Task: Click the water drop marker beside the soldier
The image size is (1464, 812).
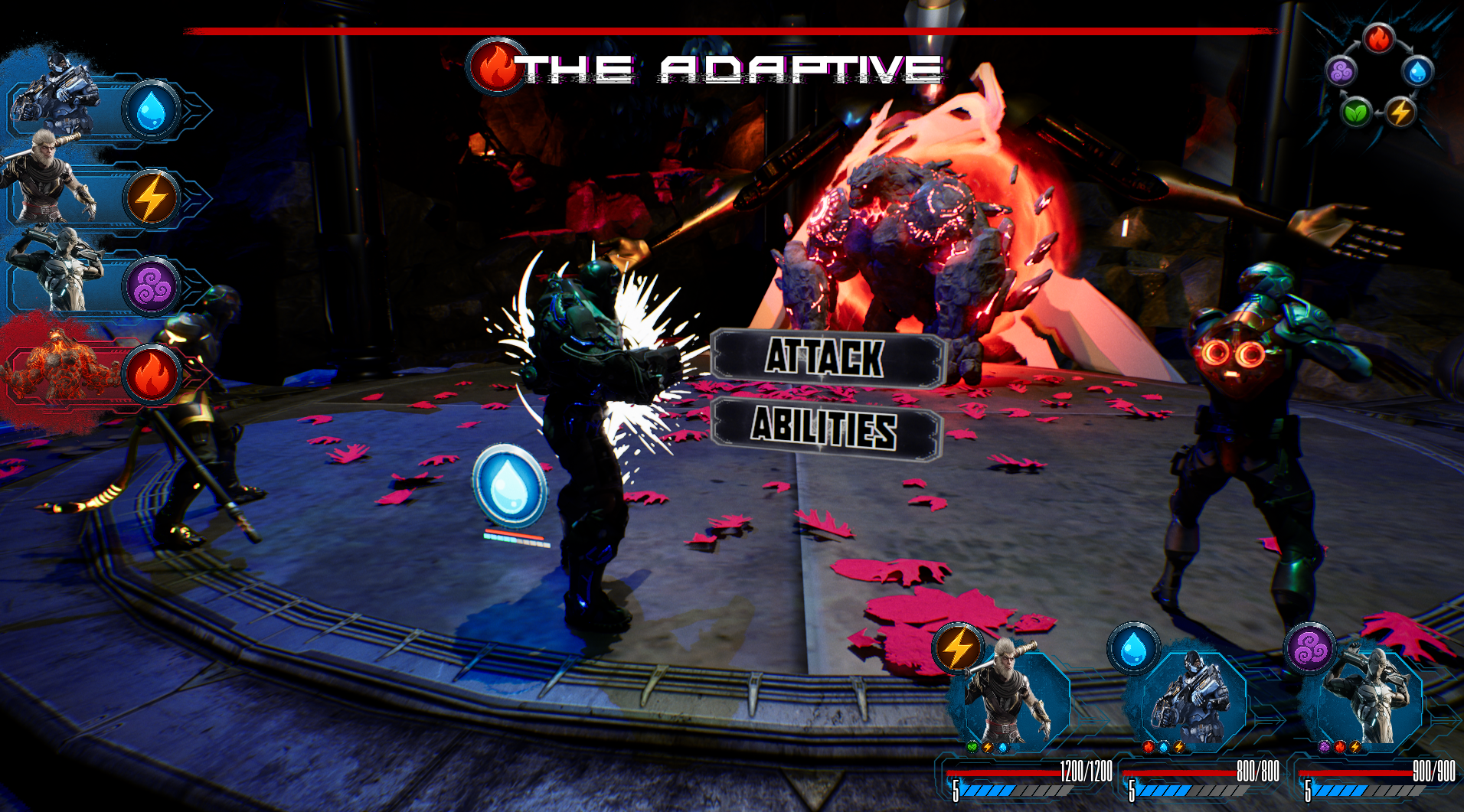Action: point(509,485)
